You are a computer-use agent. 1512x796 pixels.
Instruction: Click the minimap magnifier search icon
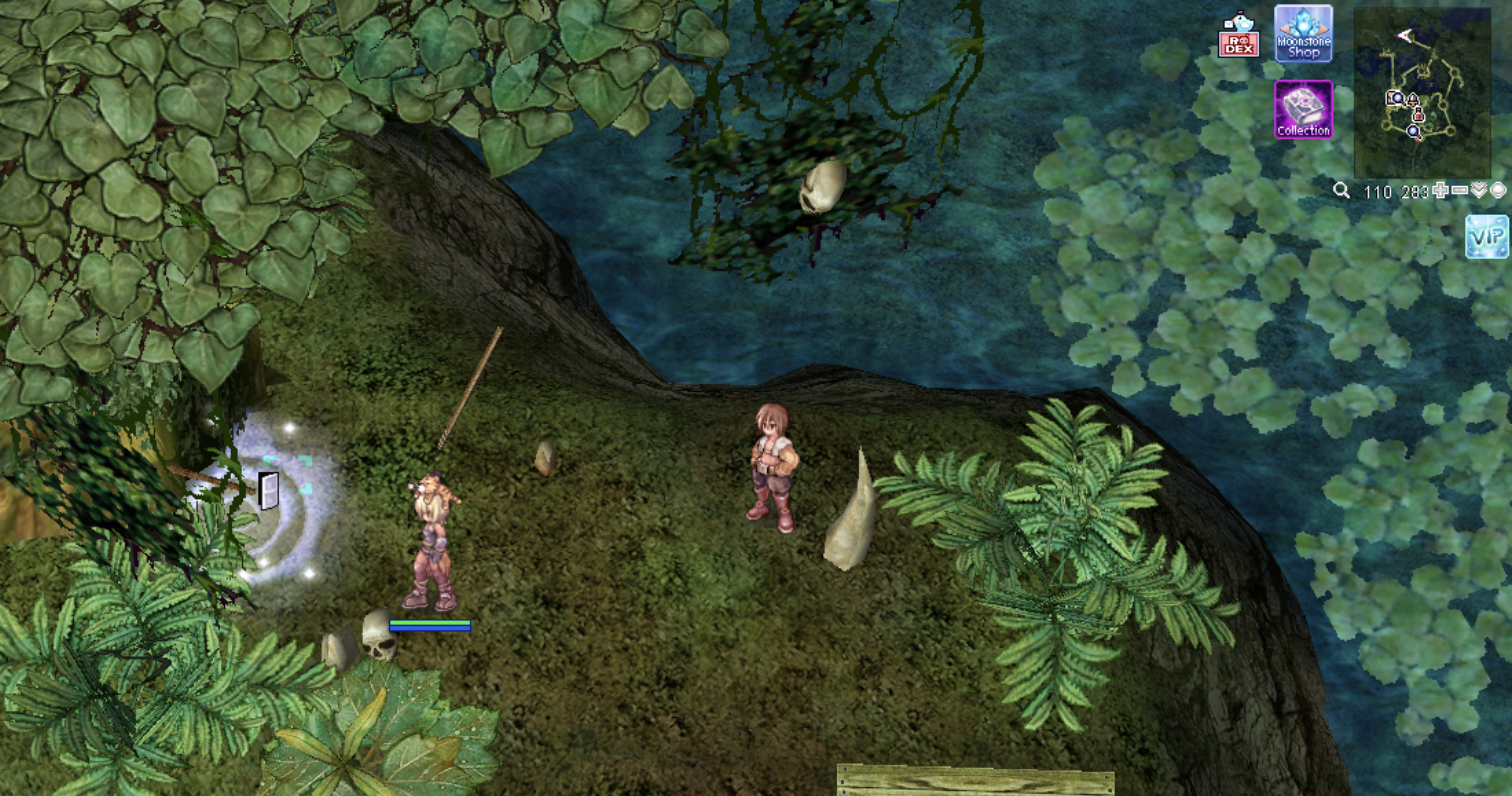pos(1342,190)
